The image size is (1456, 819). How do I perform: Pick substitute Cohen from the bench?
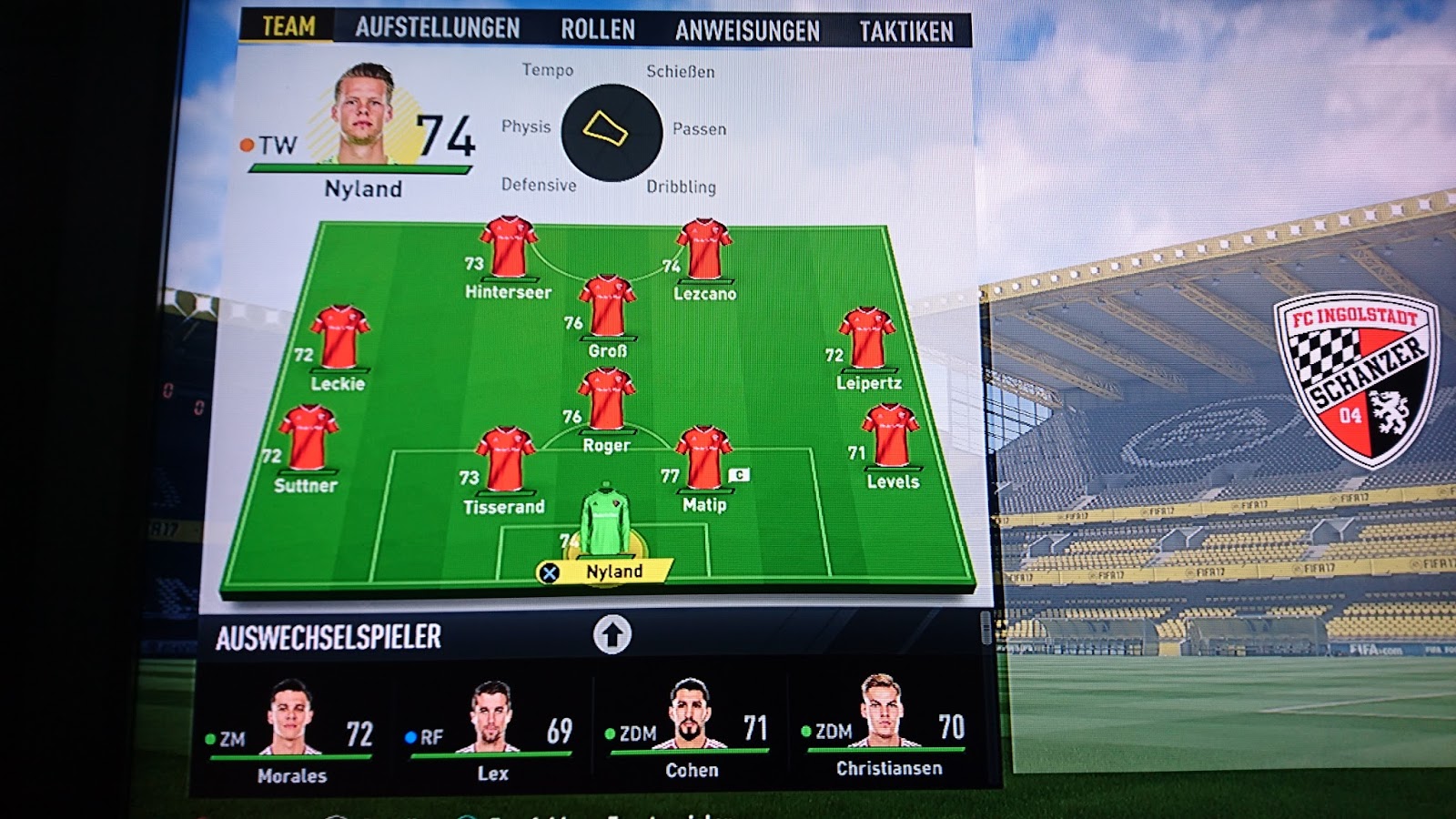click(691, 725)
